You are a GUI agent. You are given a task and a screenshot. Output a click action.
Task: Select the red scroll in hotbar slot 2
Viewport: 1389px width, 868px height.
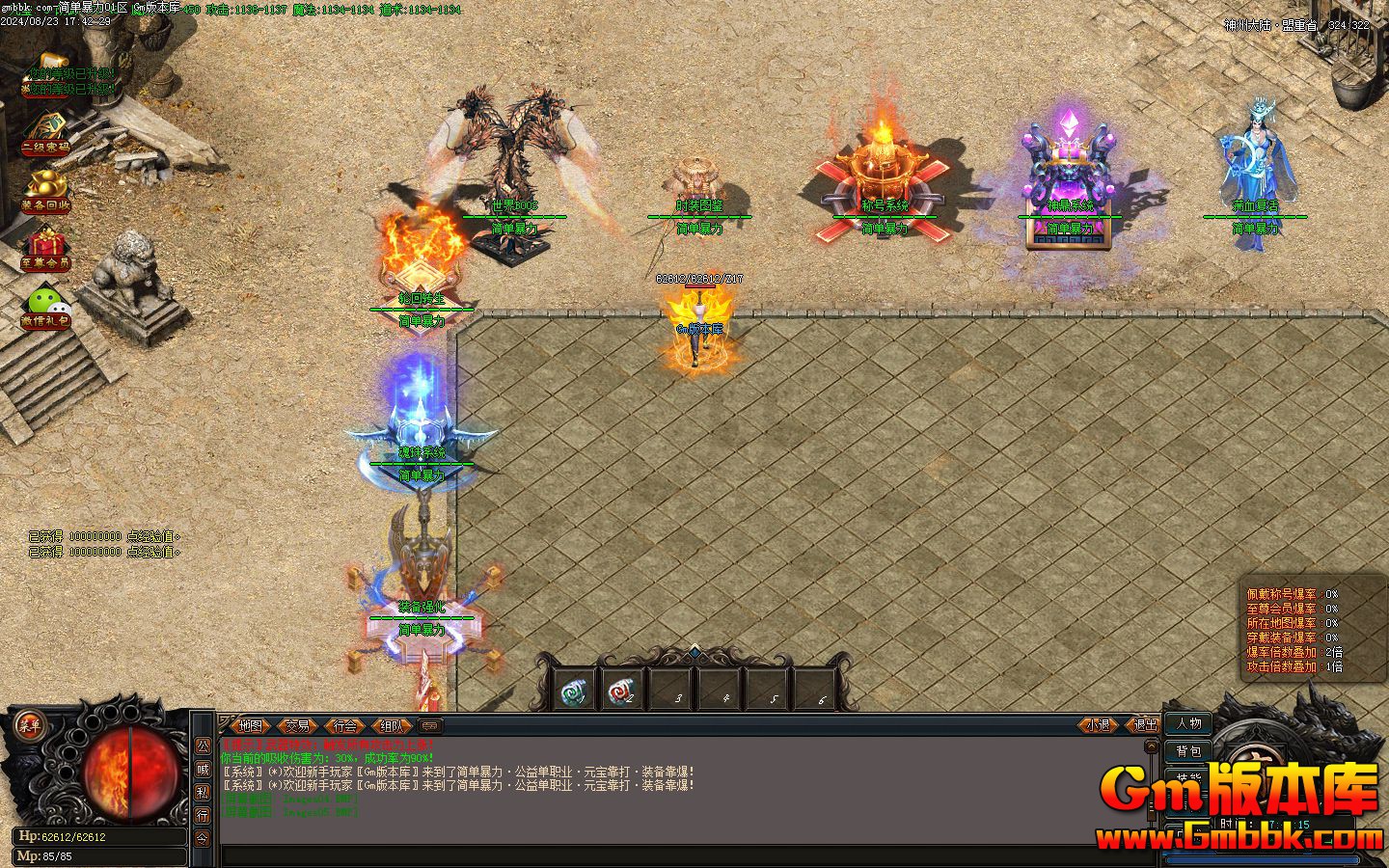click(x=622, y=691)
